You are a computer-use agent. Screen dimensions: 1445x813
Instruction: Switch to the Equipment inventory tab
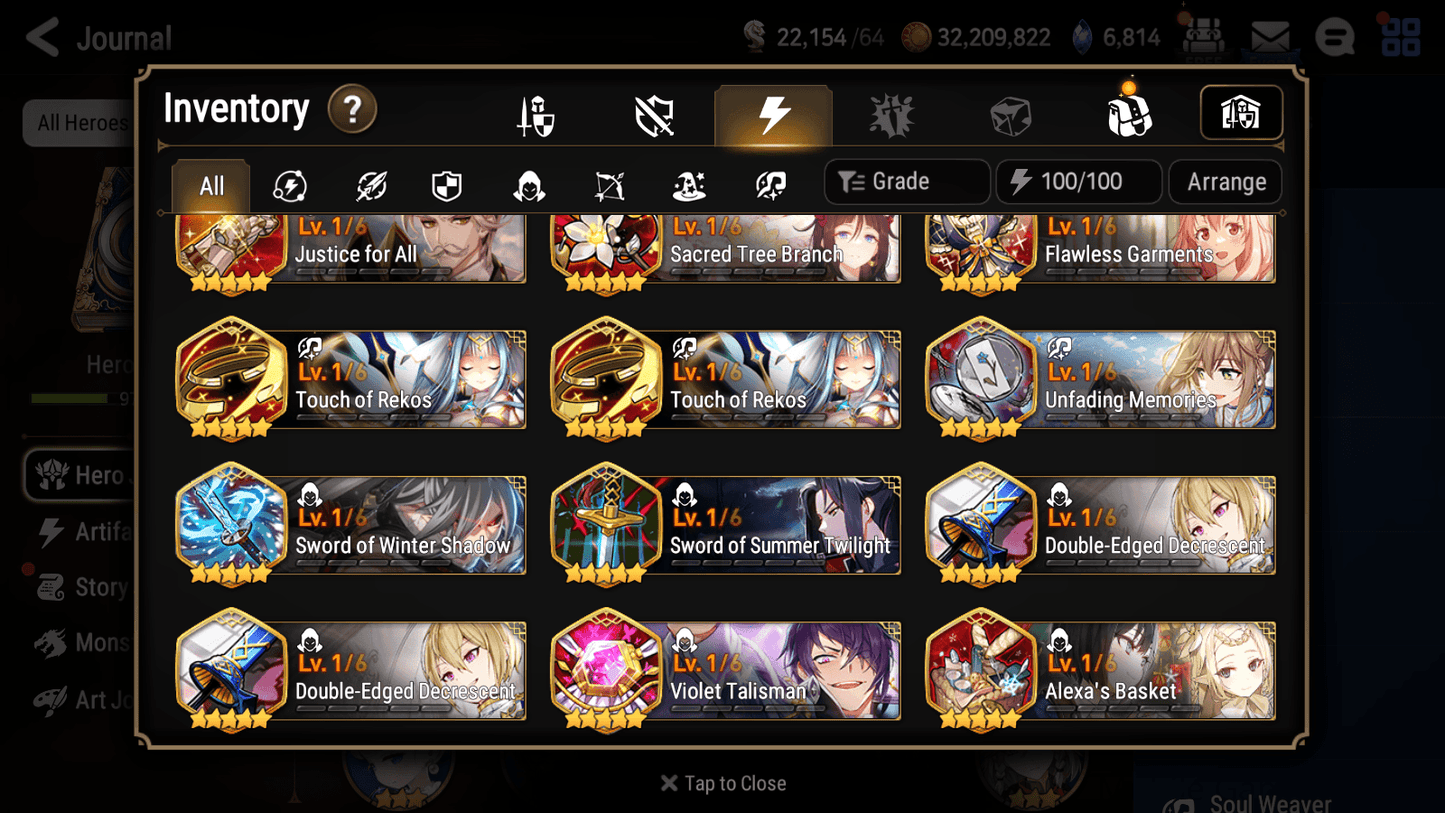[535, 113]
